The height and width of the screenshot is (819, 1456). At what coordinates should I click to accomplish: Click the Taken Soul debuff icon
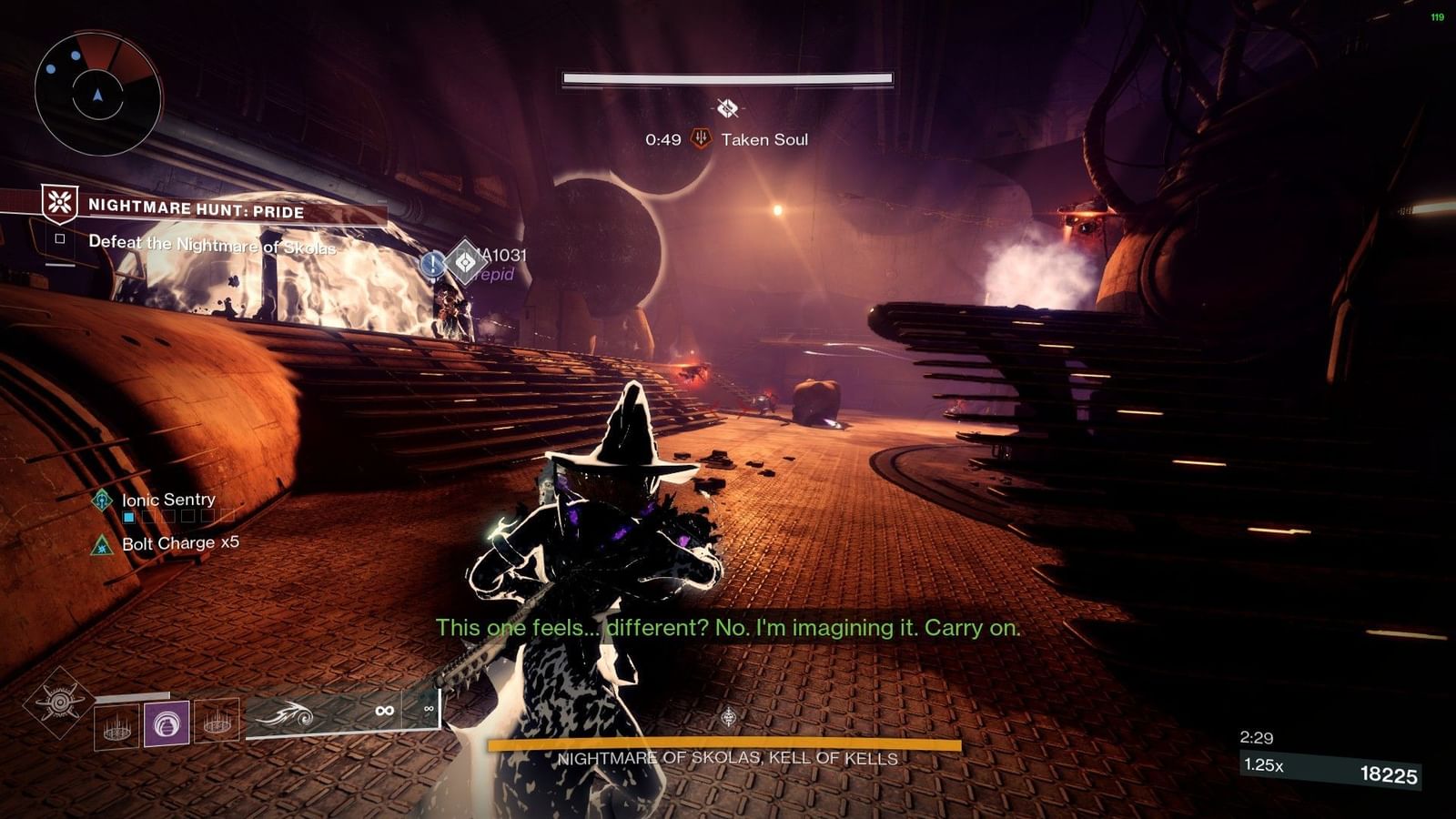701,138
